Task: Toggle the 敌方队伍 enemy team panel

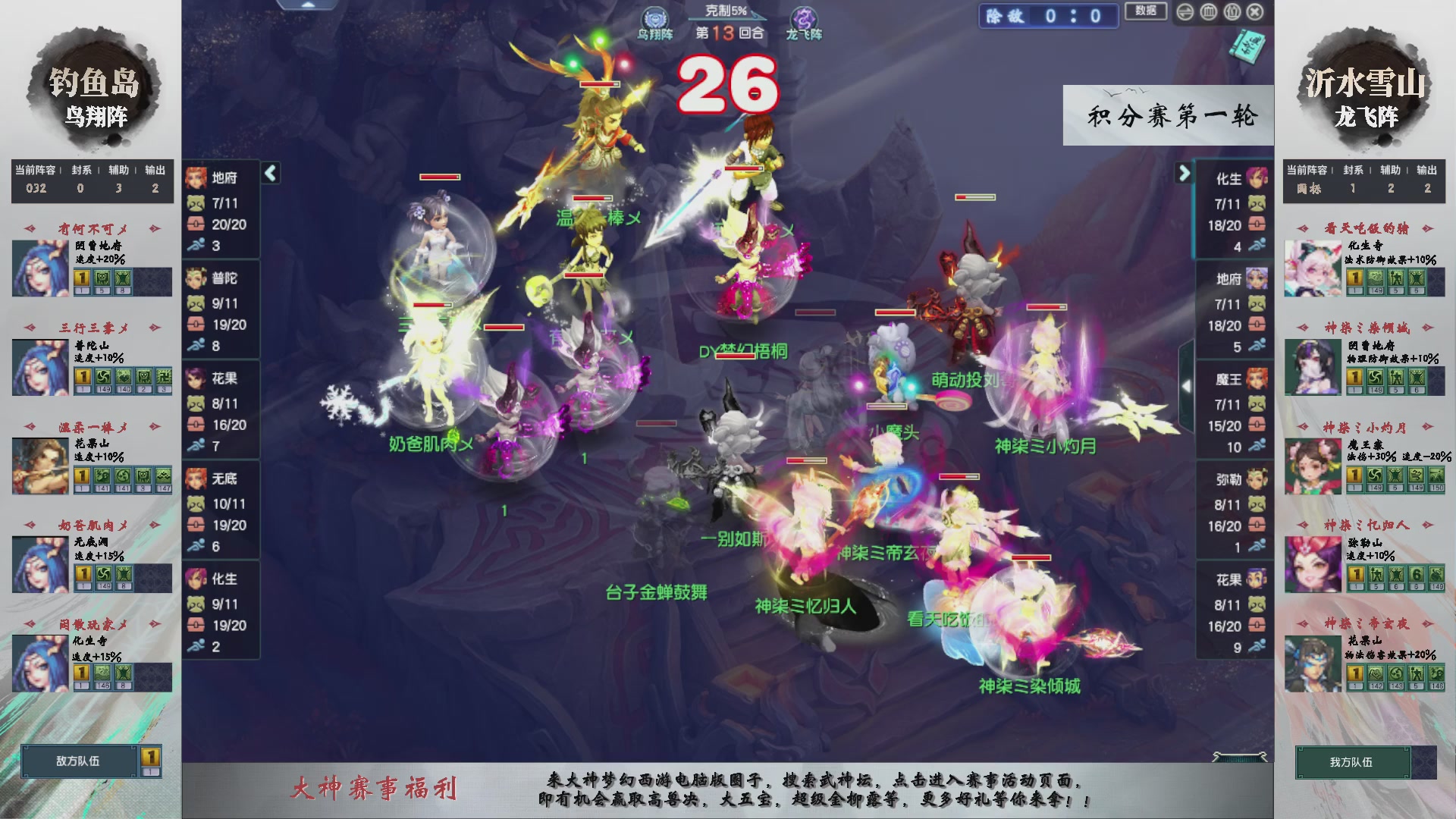Action: [x=79, y=762]
